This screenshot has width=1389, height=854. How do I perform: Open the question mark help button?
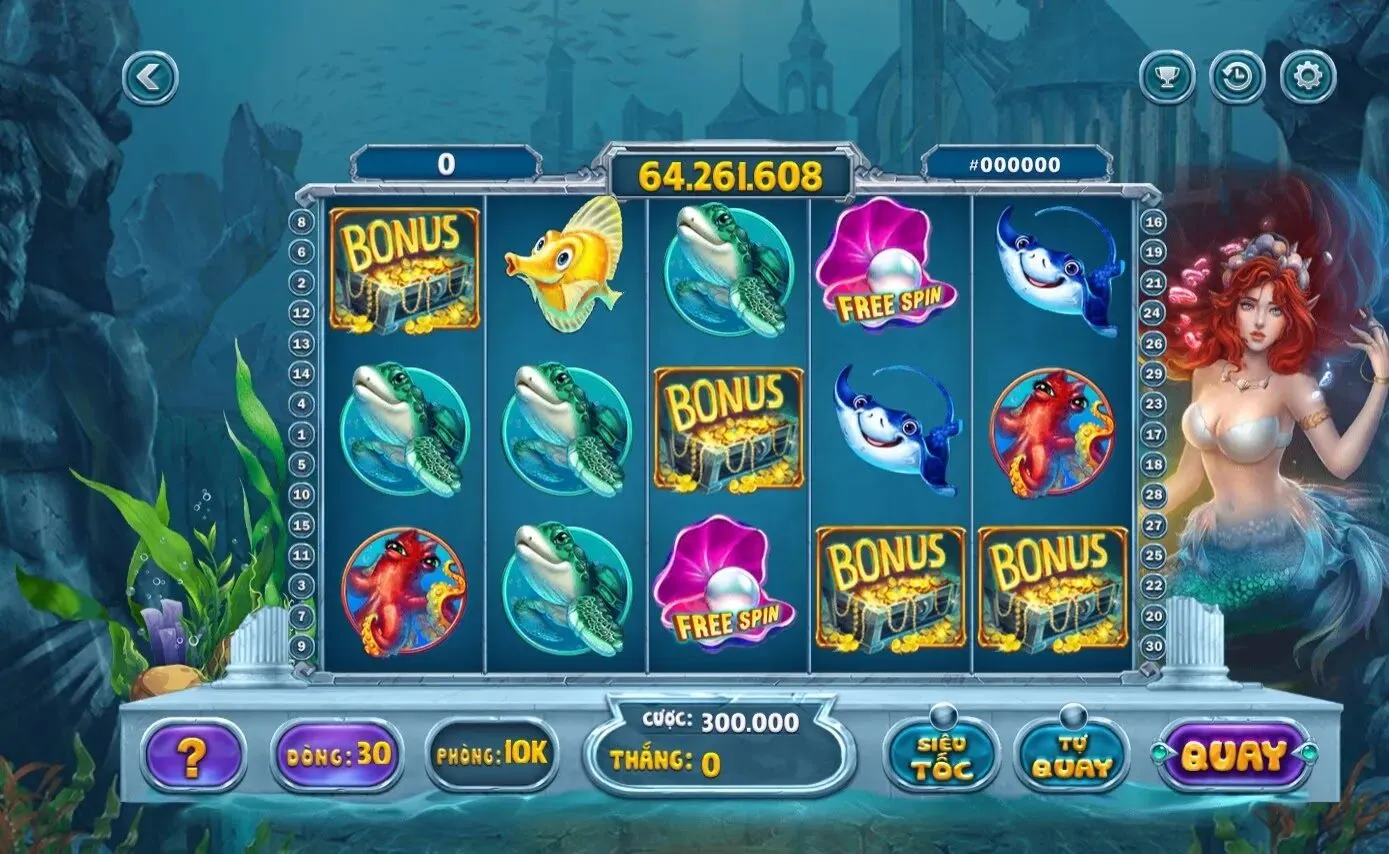tap(193, 757)
